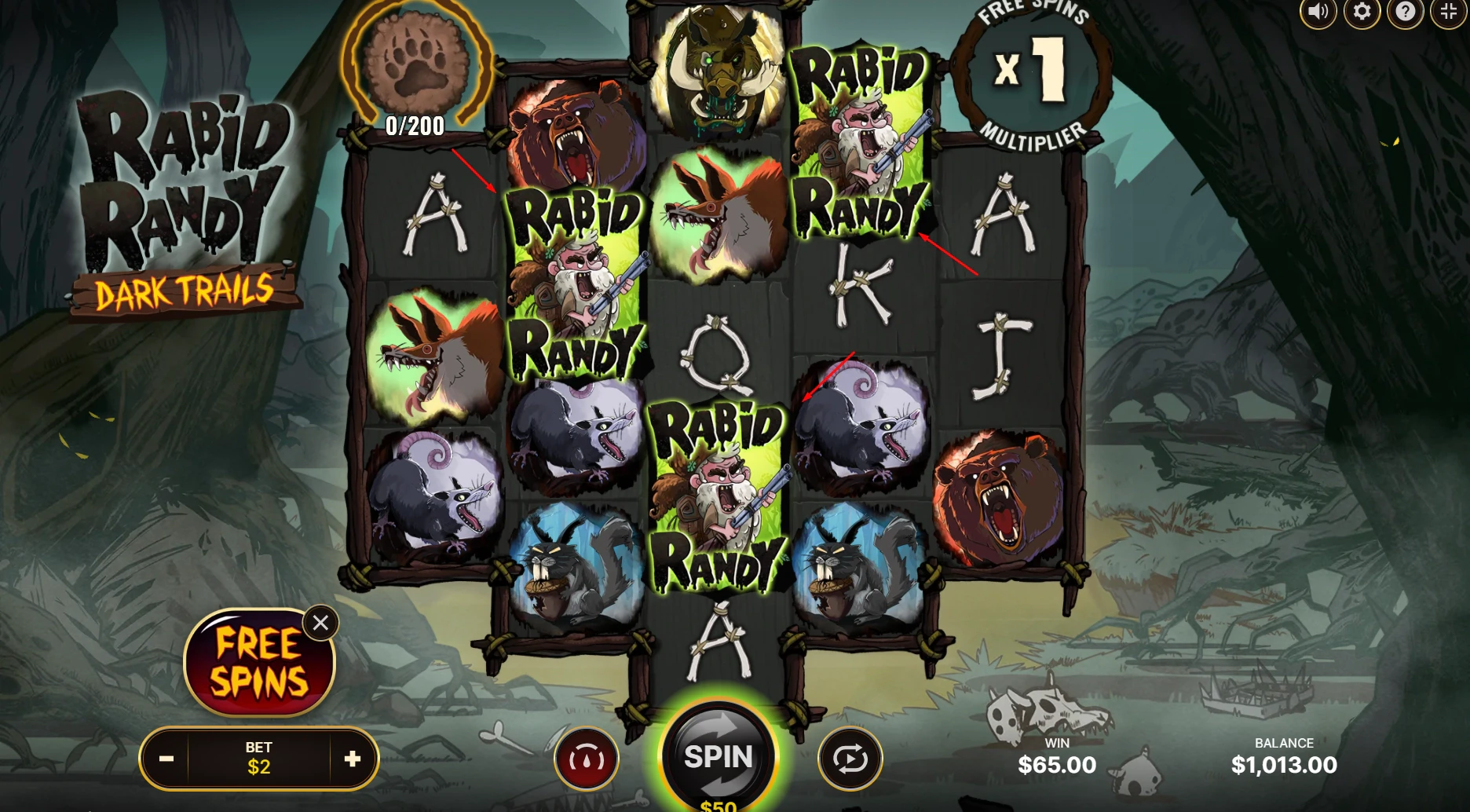
Task: Click the 0/200 paw progress counter
Action: (414, 123)
